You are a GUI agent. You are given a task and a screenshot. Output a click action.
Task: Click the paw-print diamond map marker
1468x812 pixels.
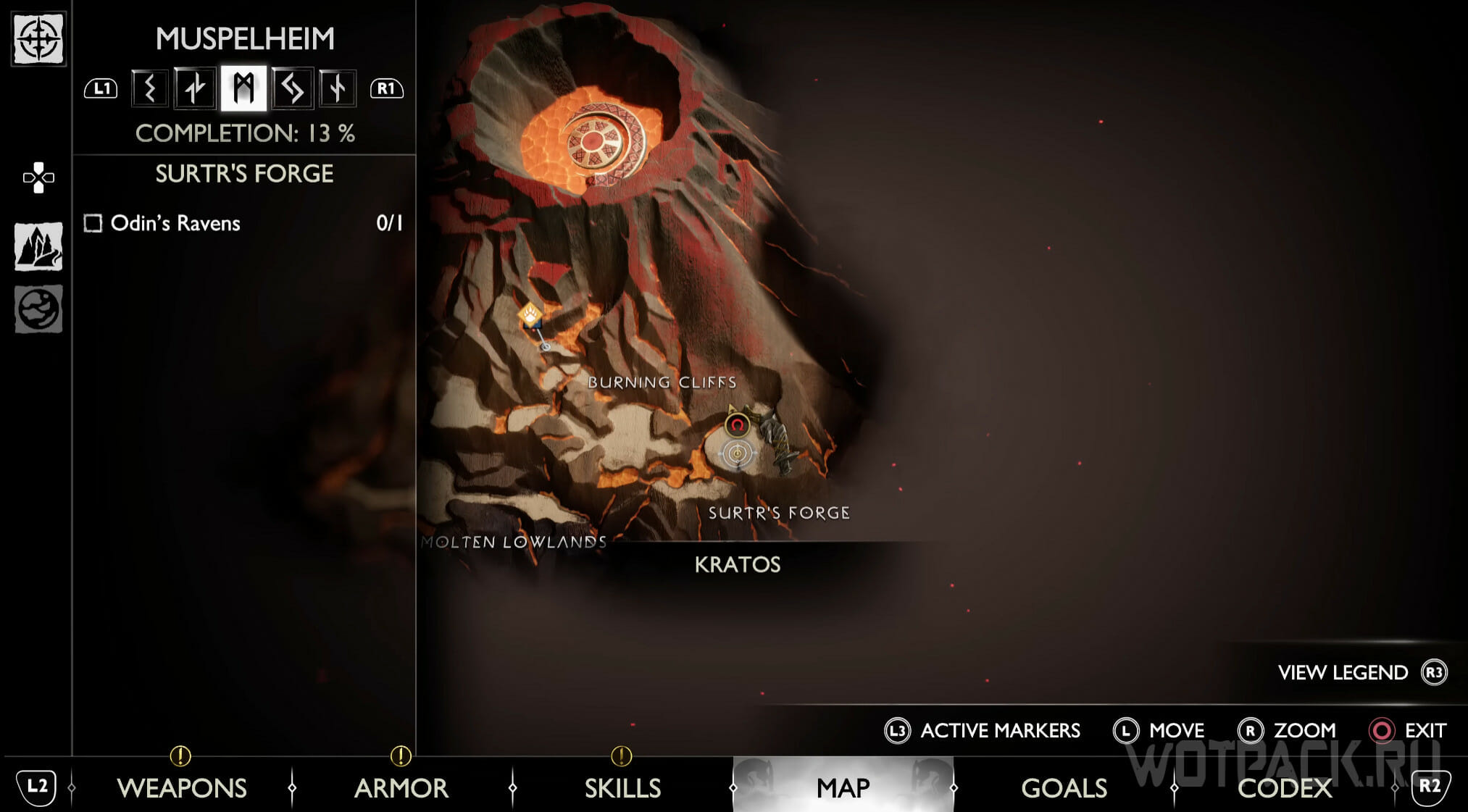(530, 315)
